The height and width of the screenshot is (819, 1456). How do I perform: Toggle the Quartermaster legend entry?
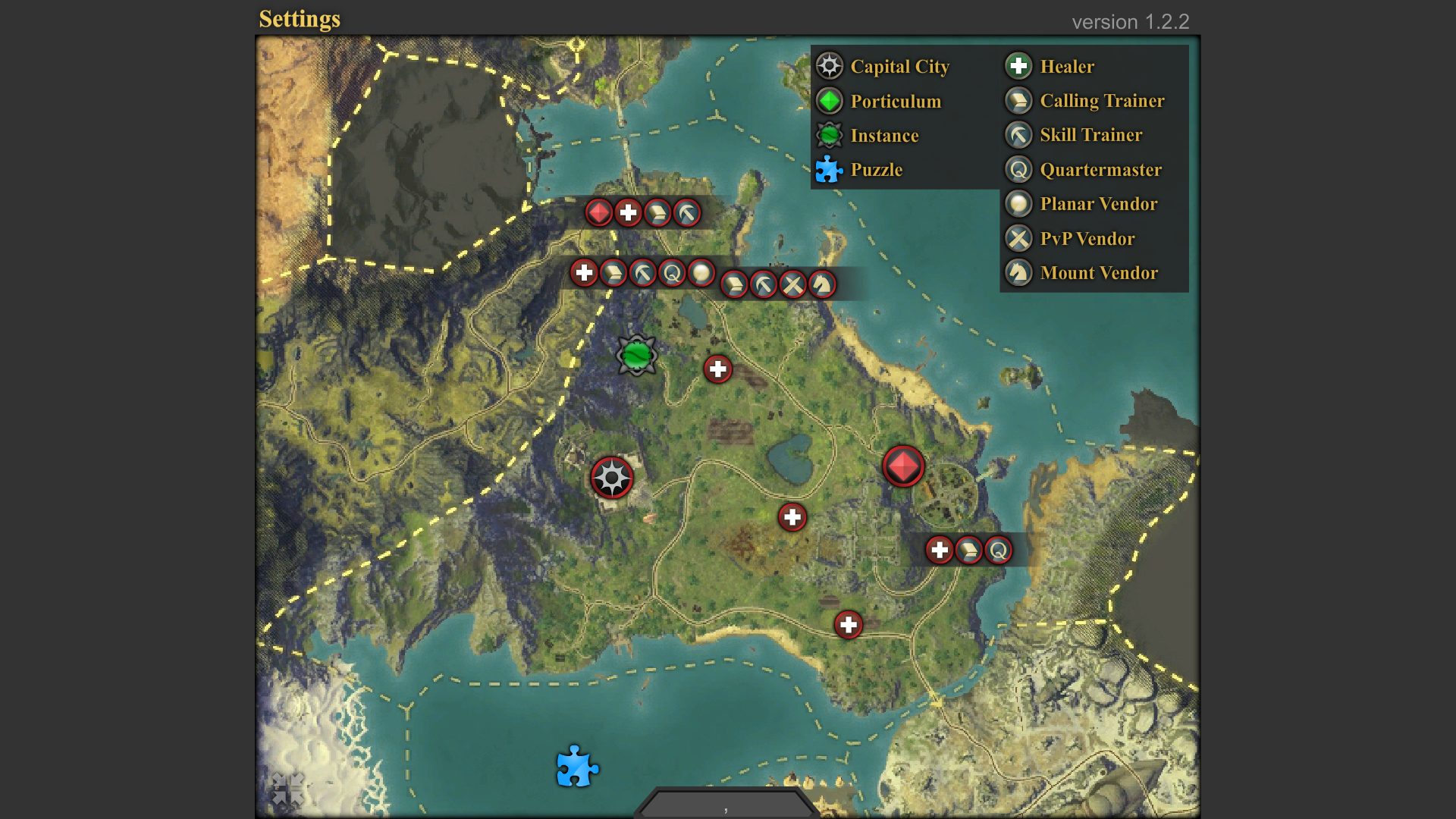[x=1100, y=170]
